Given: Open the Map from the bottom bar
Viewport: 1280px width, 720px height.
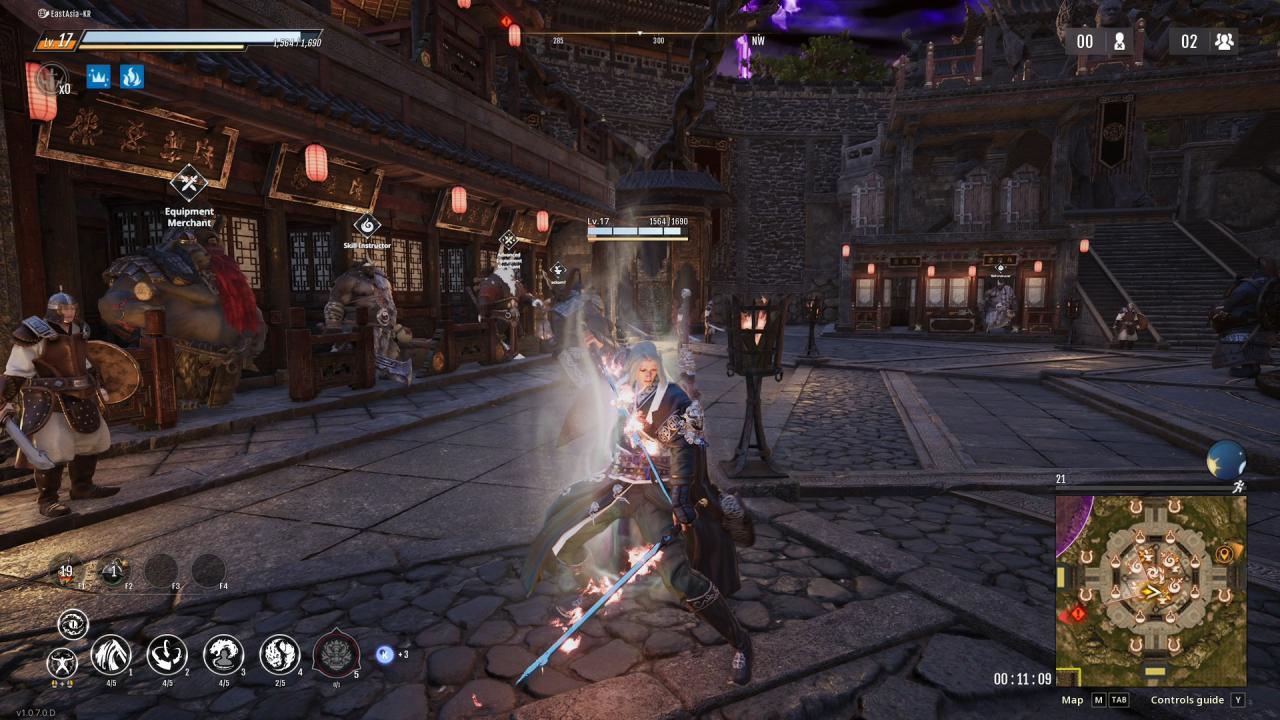Looking at the screenshot, I should [x=1073, y=700].
